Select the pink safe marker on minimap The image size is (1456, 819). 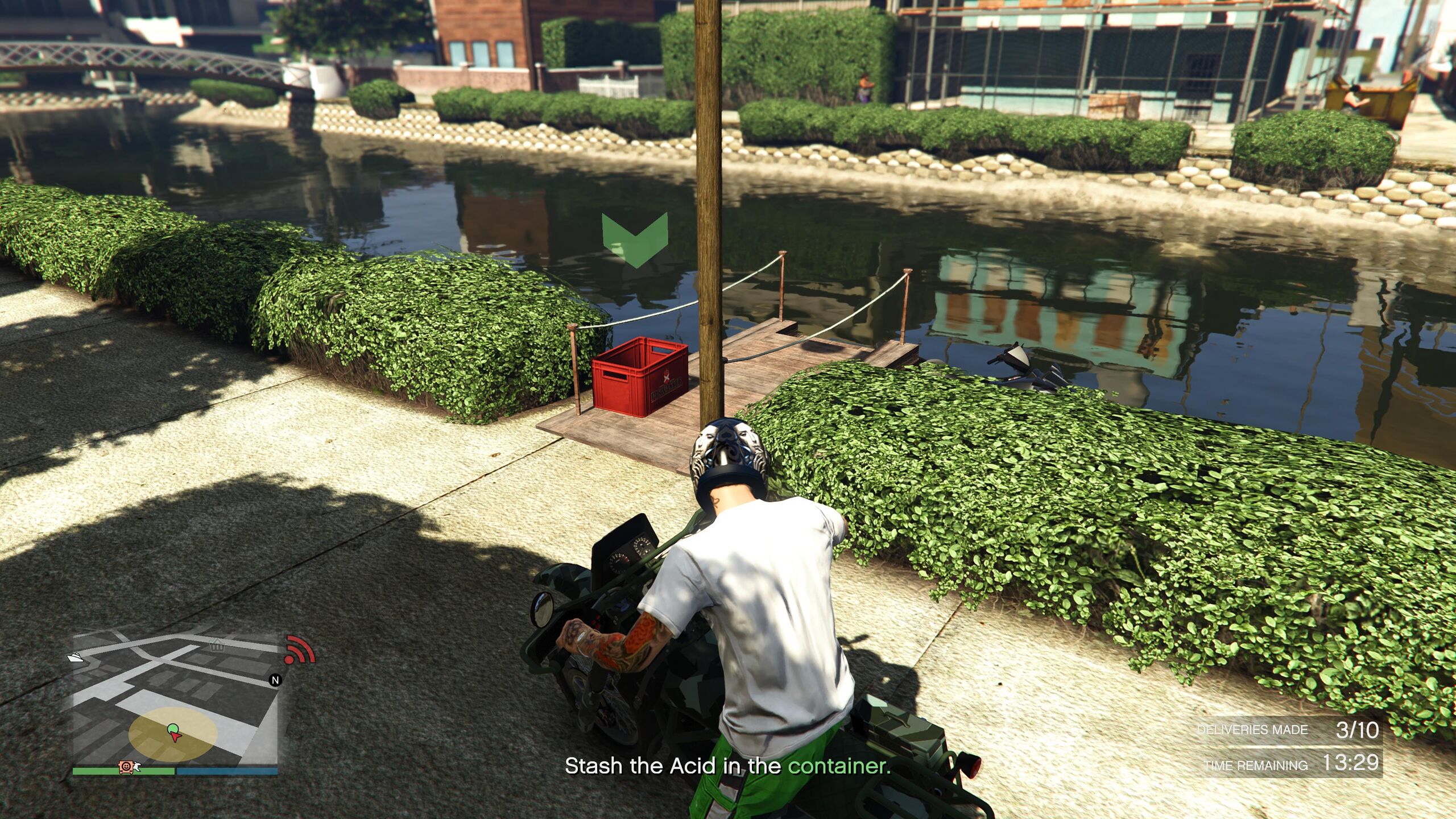(126, 767)
